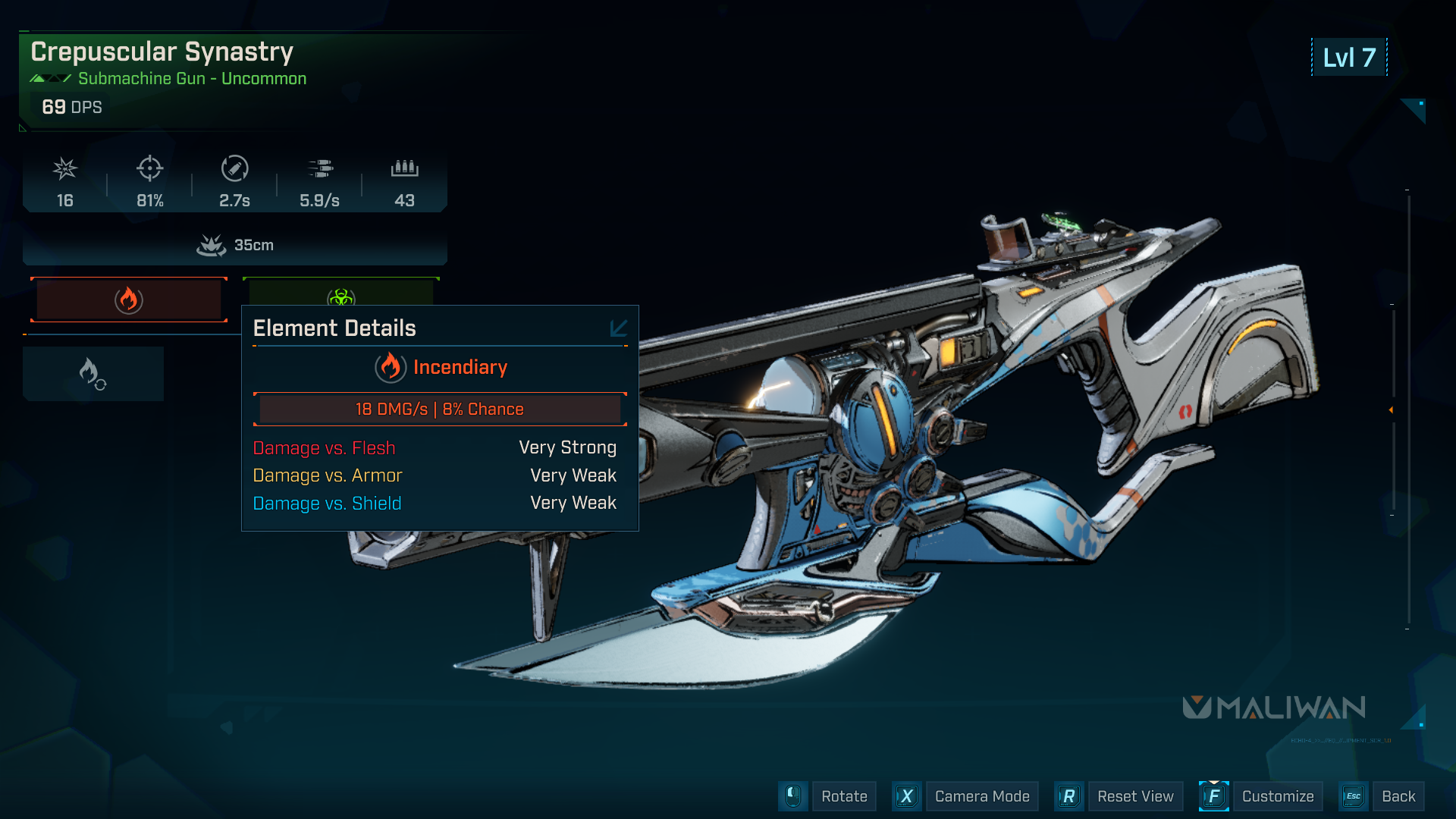Switch to the corrosive biohazard element tab
This screenshot has width=1456, height=819.
341,294
